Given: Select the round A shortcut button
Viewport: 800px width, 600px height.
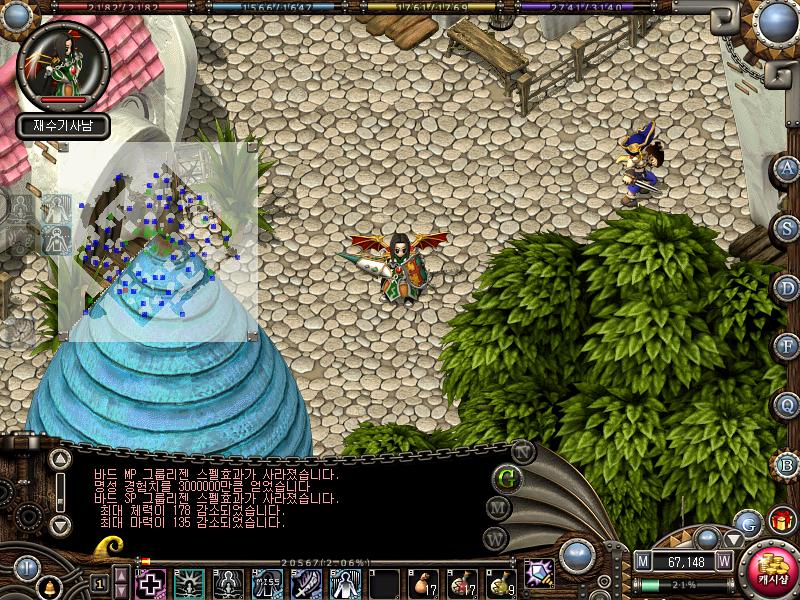Looking at the screenshot, I should (x=788, y=168).
